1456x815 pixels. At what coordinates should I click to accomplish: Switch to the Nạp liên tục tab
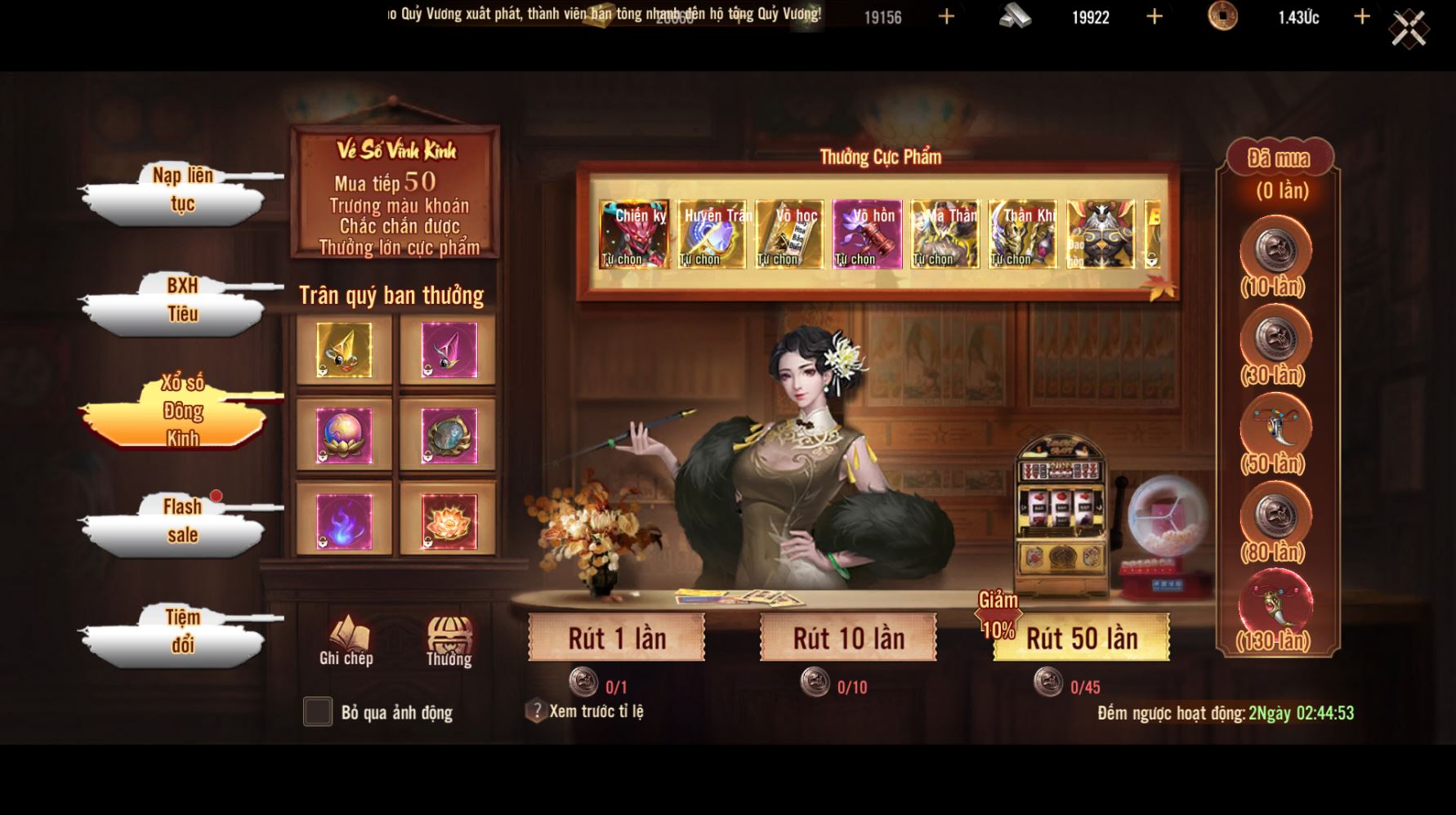point(181,190)
